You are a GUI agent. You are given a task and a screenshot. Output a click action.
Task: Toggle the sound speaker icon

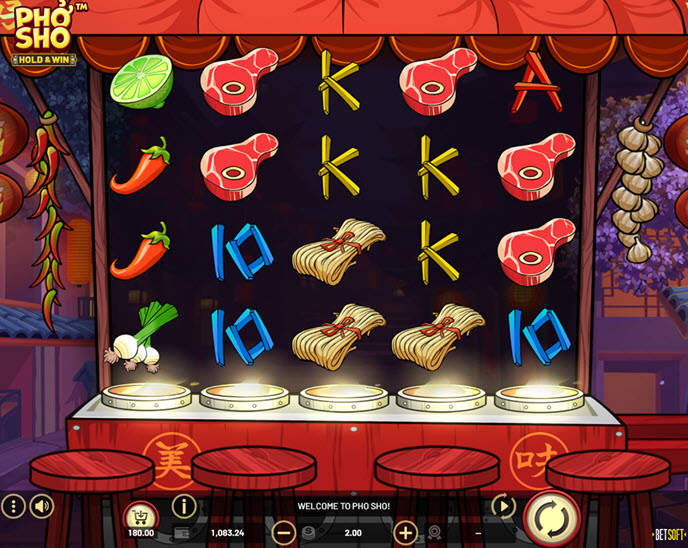(41, 505)
